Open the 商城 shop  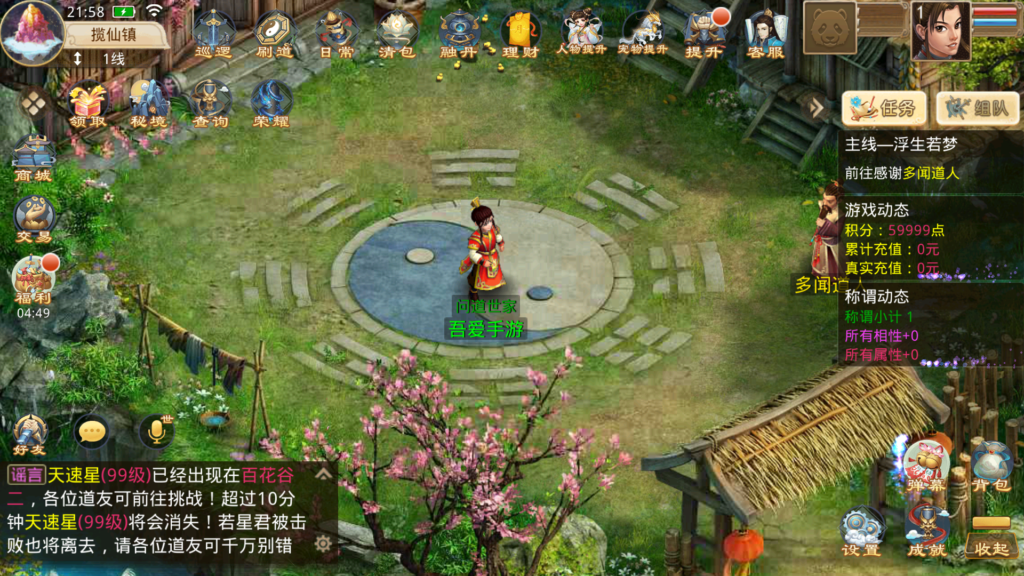[x=33, y=160]
